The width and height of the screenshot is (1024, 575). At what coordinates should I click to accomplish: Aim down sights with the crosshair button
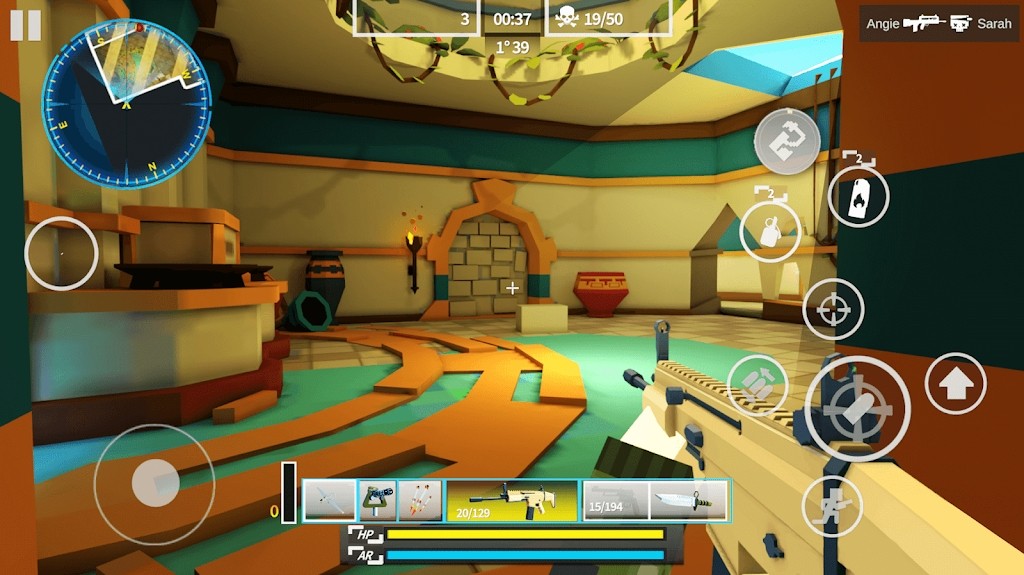coord(833,309)
